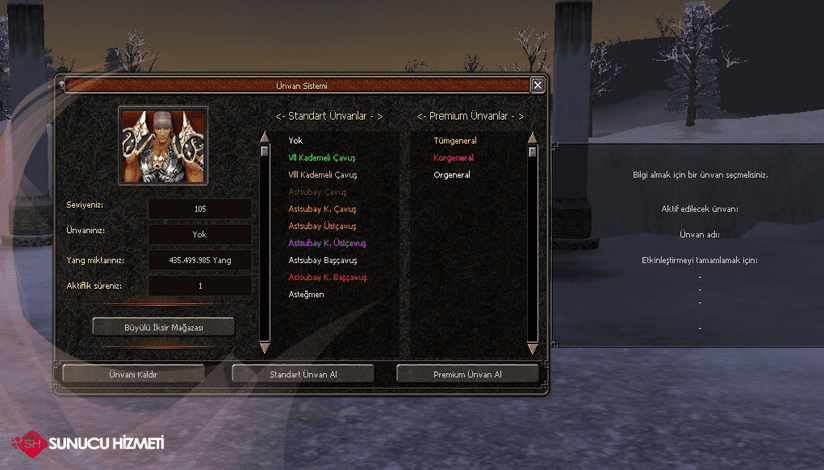Image resolution: width=824 pixels, height=470 pixels.
Task: Click the premium list's scroll-down arrow
Action: (532, 347)
